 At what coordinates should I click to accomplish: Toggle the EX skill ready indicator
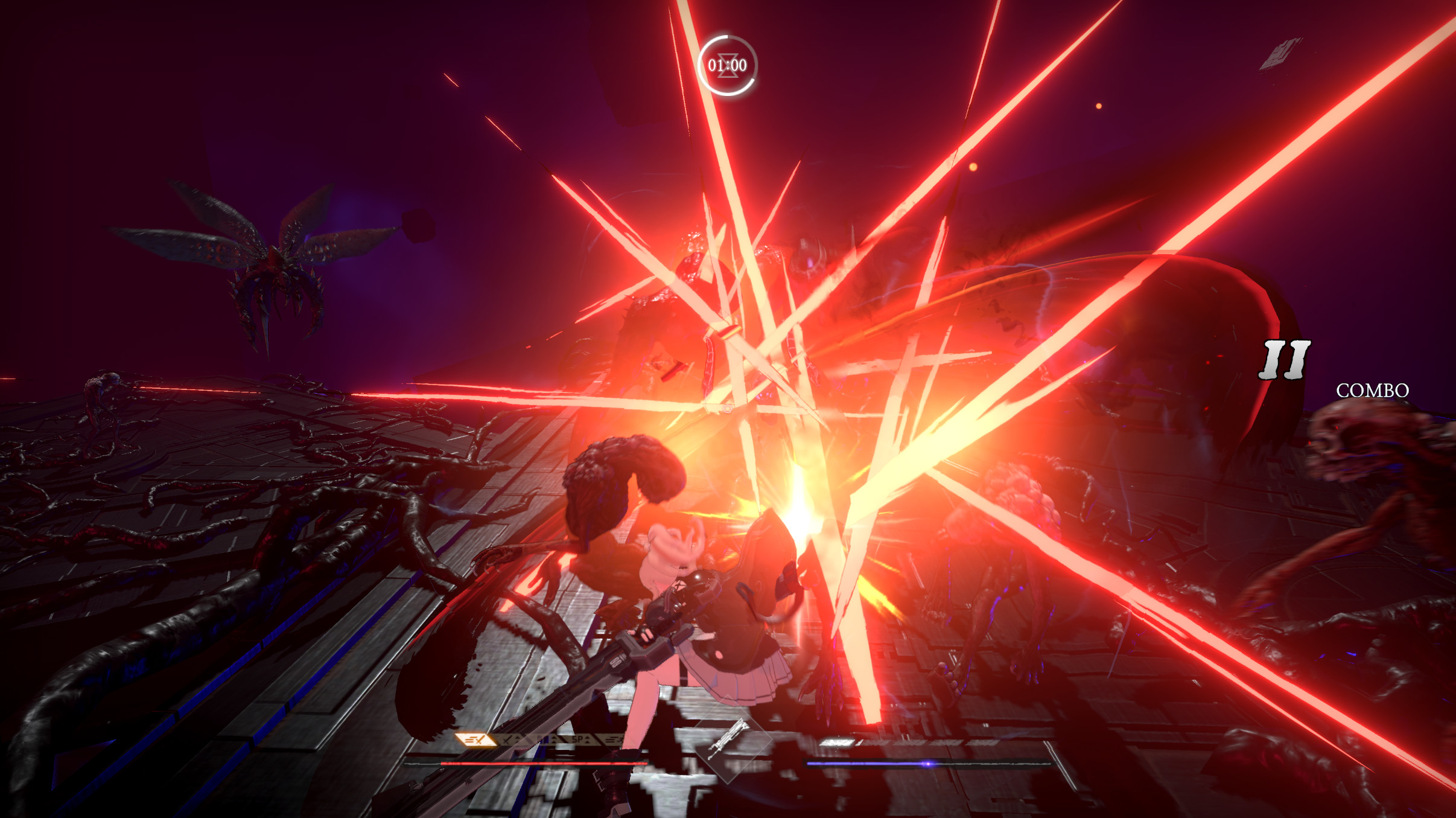click(477, 741)
